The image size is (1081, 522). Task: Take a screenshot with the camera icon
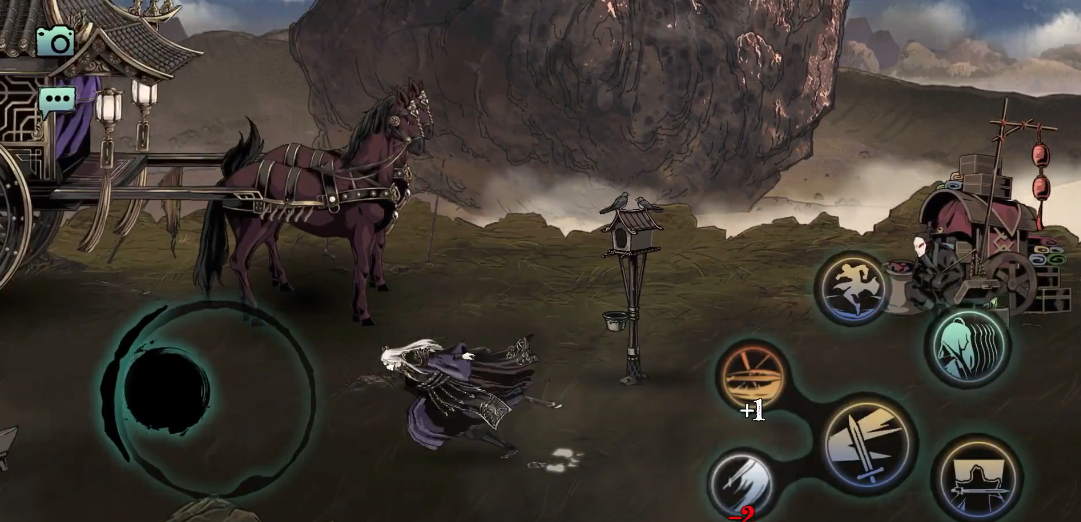56,41
